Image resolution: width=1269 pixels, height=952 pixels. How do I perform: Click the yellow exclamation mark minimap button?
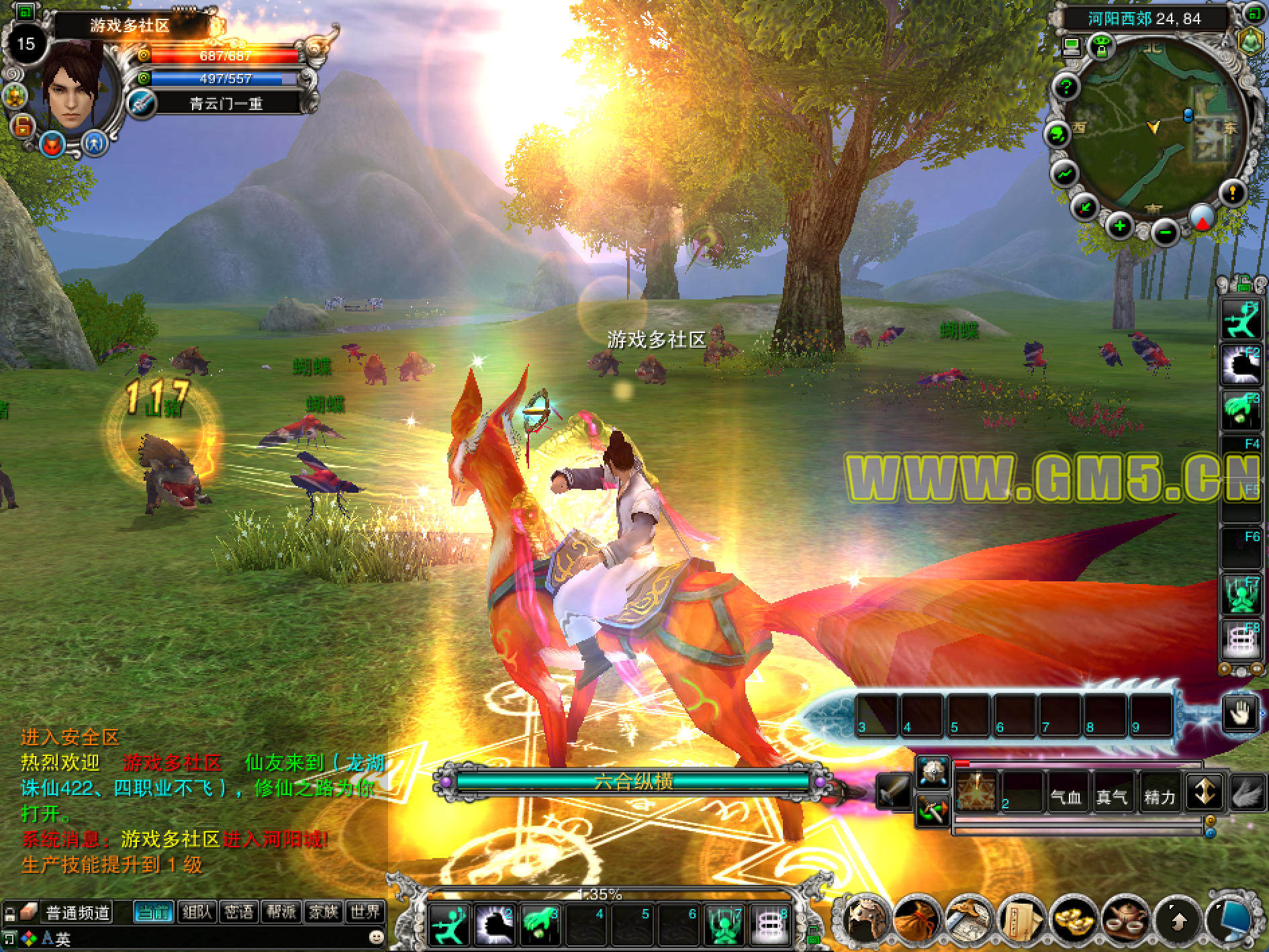(1232, 193)
